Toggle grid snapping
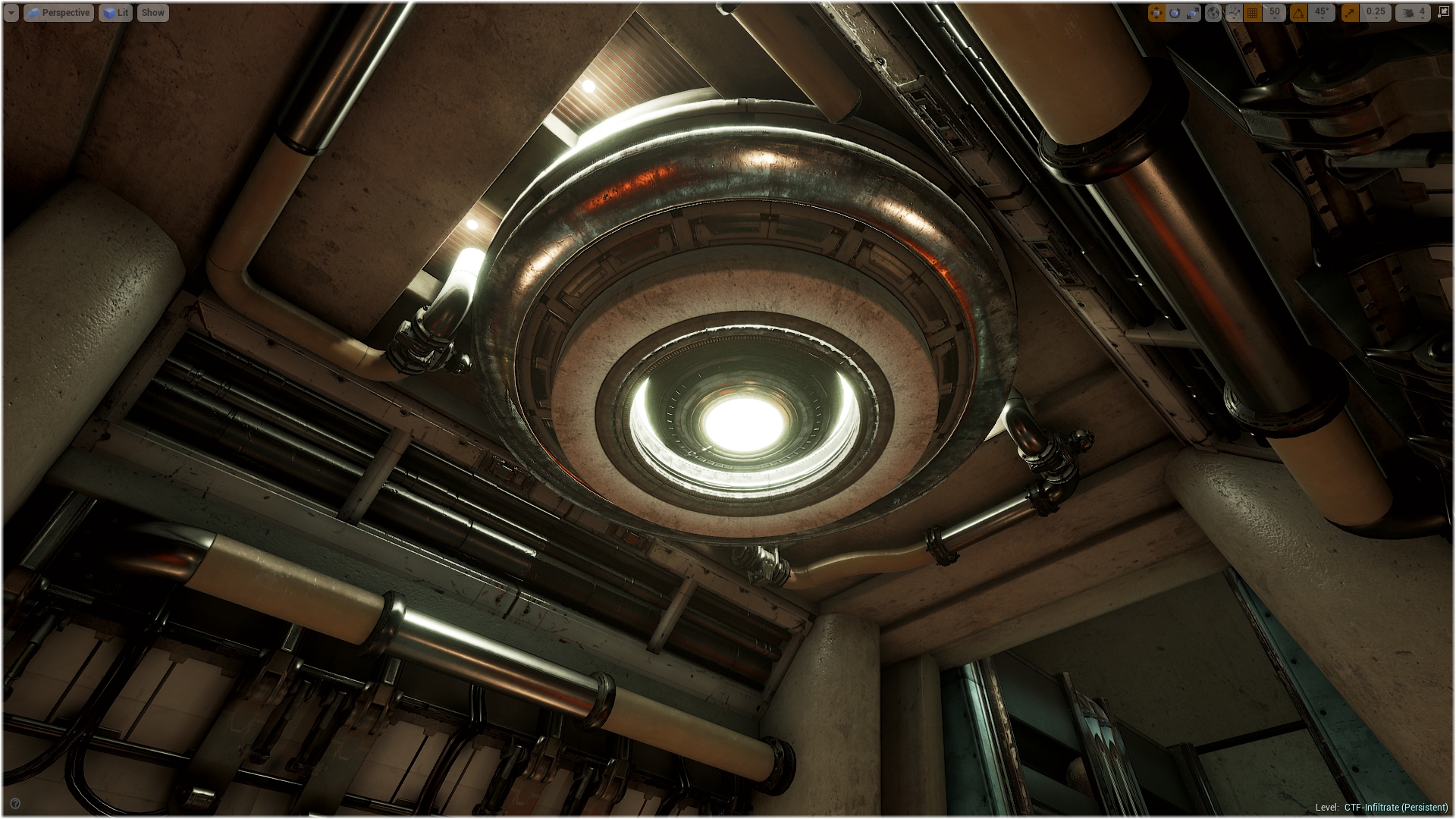The width and height of the screenshot is (1456, 819). 1253,13
